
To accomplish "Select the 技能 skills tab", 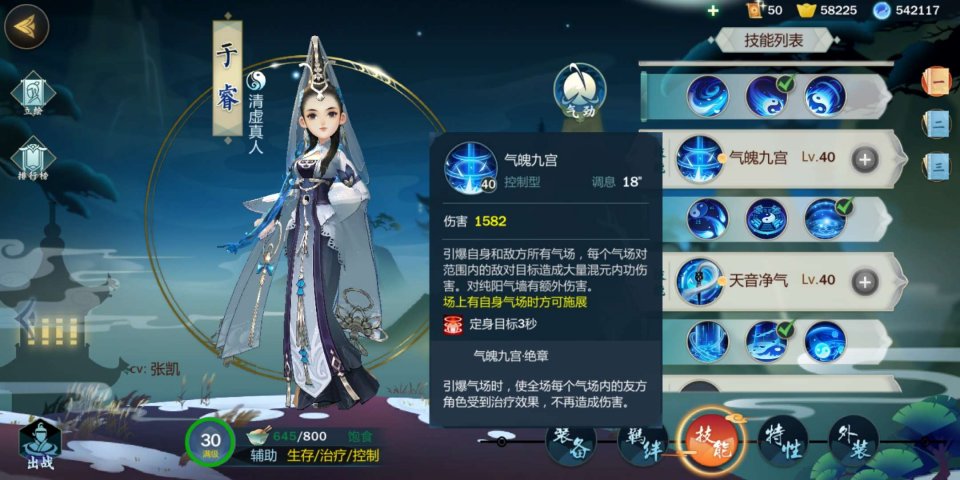I will tap(711, 440).
